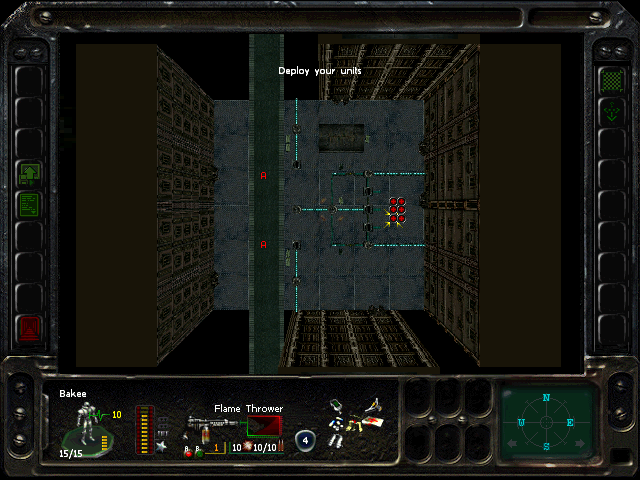
Task: Select the Flame Thrower weapon icon
Action: tap(202, 425)
